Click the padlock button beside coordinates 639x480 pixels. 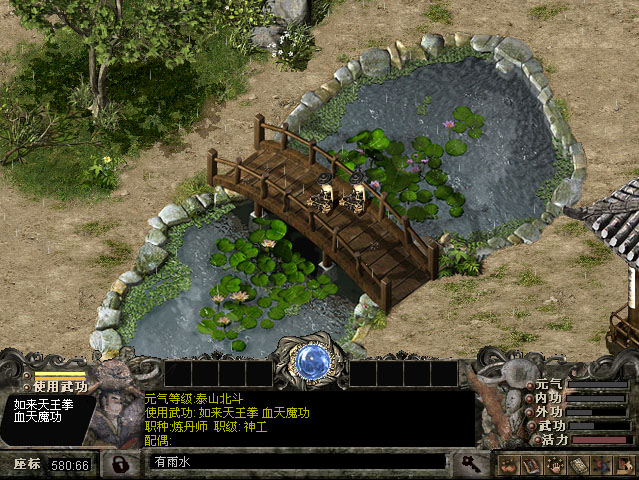tap(120, 464)
